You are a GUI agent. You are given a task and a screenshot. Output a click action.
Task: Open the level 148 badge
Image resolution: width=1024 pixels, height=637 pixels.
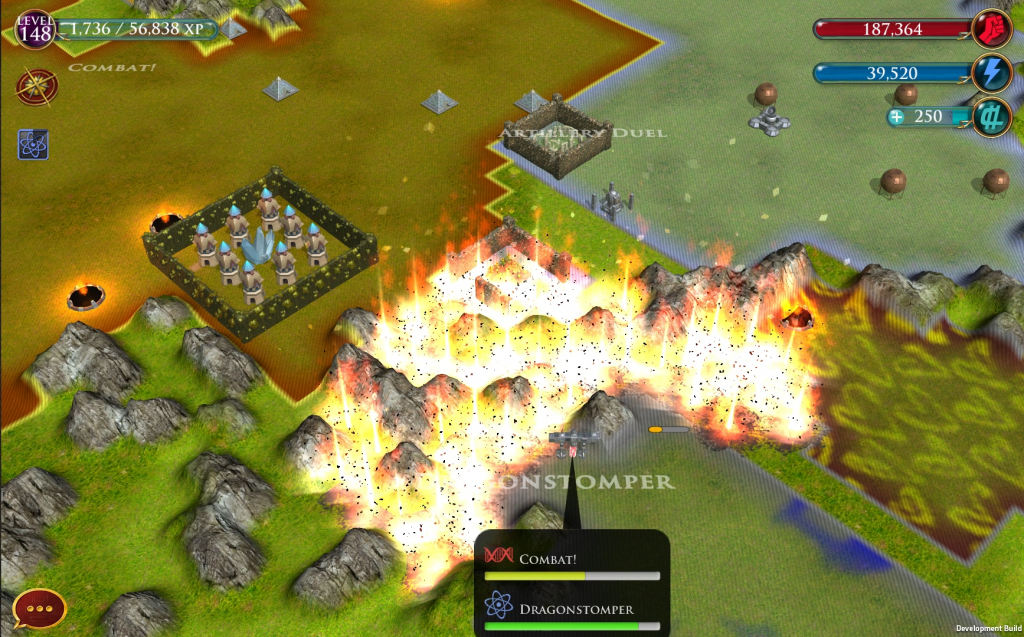[34, 29]
